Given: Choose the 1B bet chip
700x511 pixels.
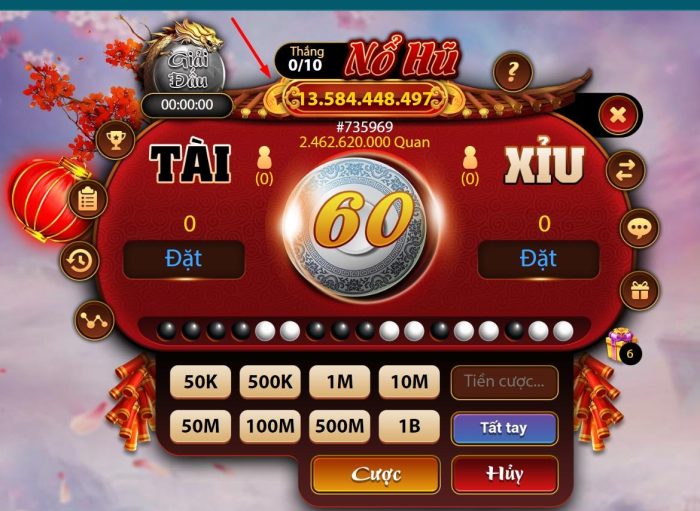Looking at the screenshot, I should click(x=408, y=427).
